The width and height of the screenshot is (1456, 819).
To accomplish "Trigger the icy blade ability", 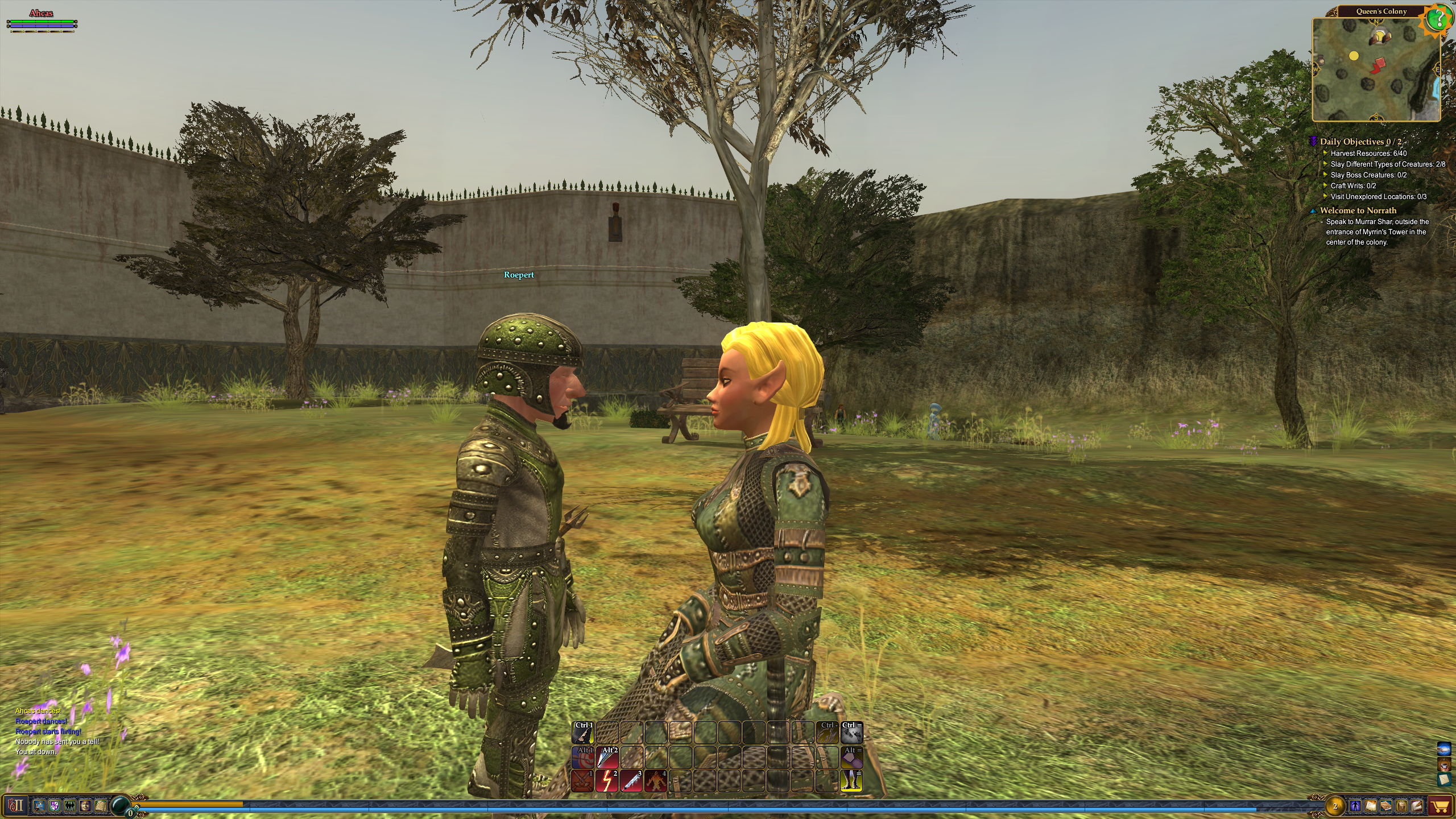I will click(x=631, y=781).
